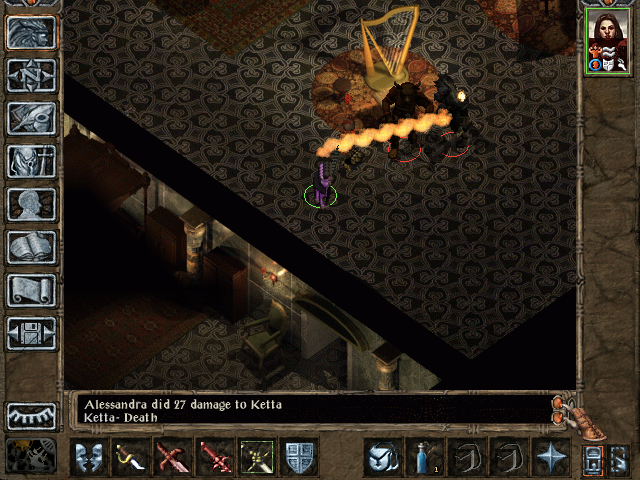Use the blue potion quick item

pos(425,457)
